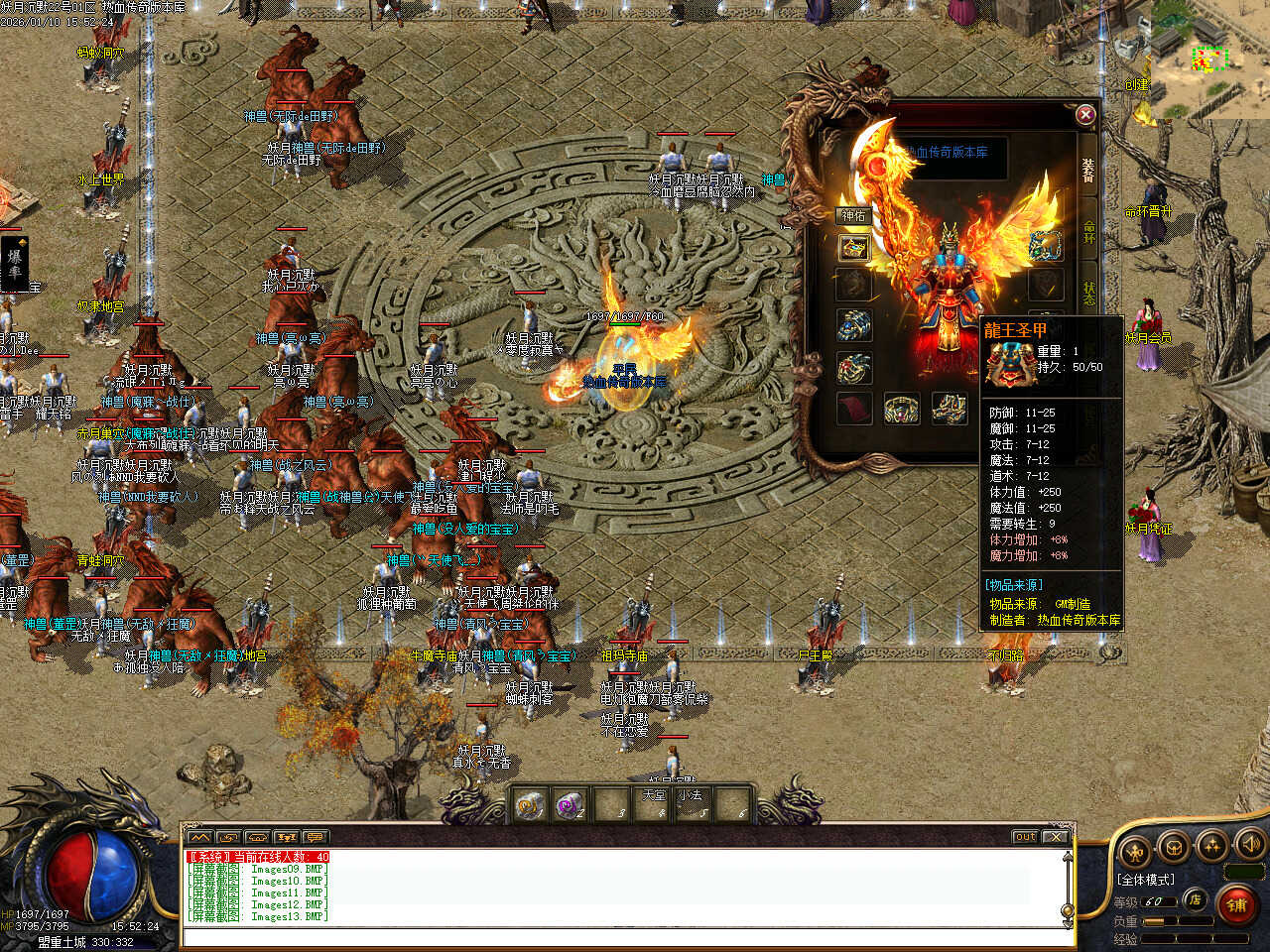Select the belt slot in the bottom row
Image resolution: width=1270 pixels, height=952 pixels.
point(901,408)
